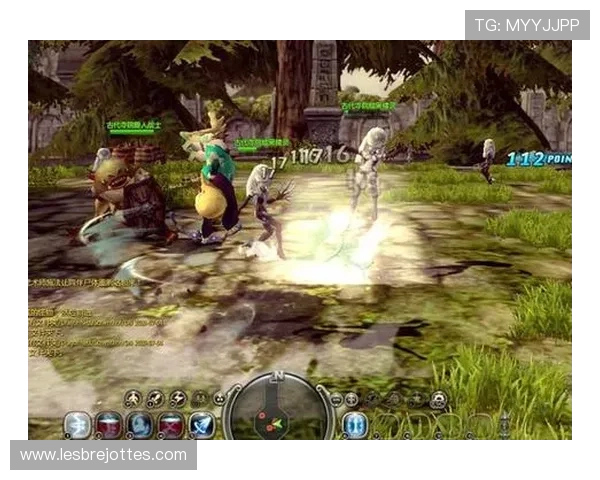Activate the white leaping-figure skill slot

(x=77, y=425)
